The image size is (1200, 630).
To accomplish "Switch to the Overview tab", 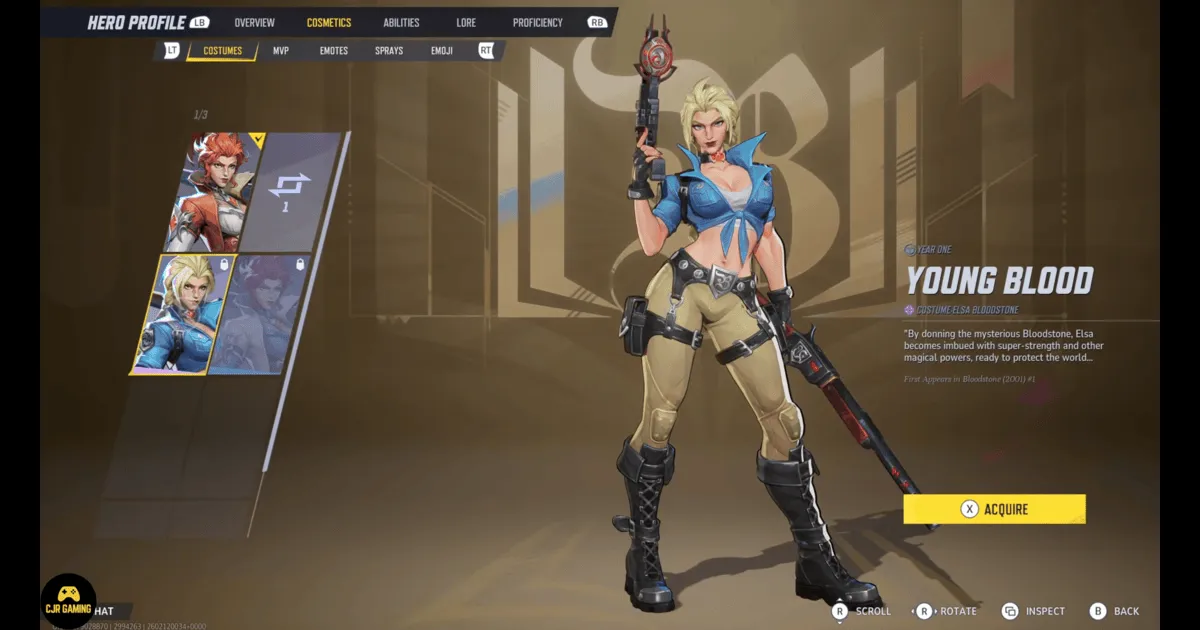I will point(254,22).
